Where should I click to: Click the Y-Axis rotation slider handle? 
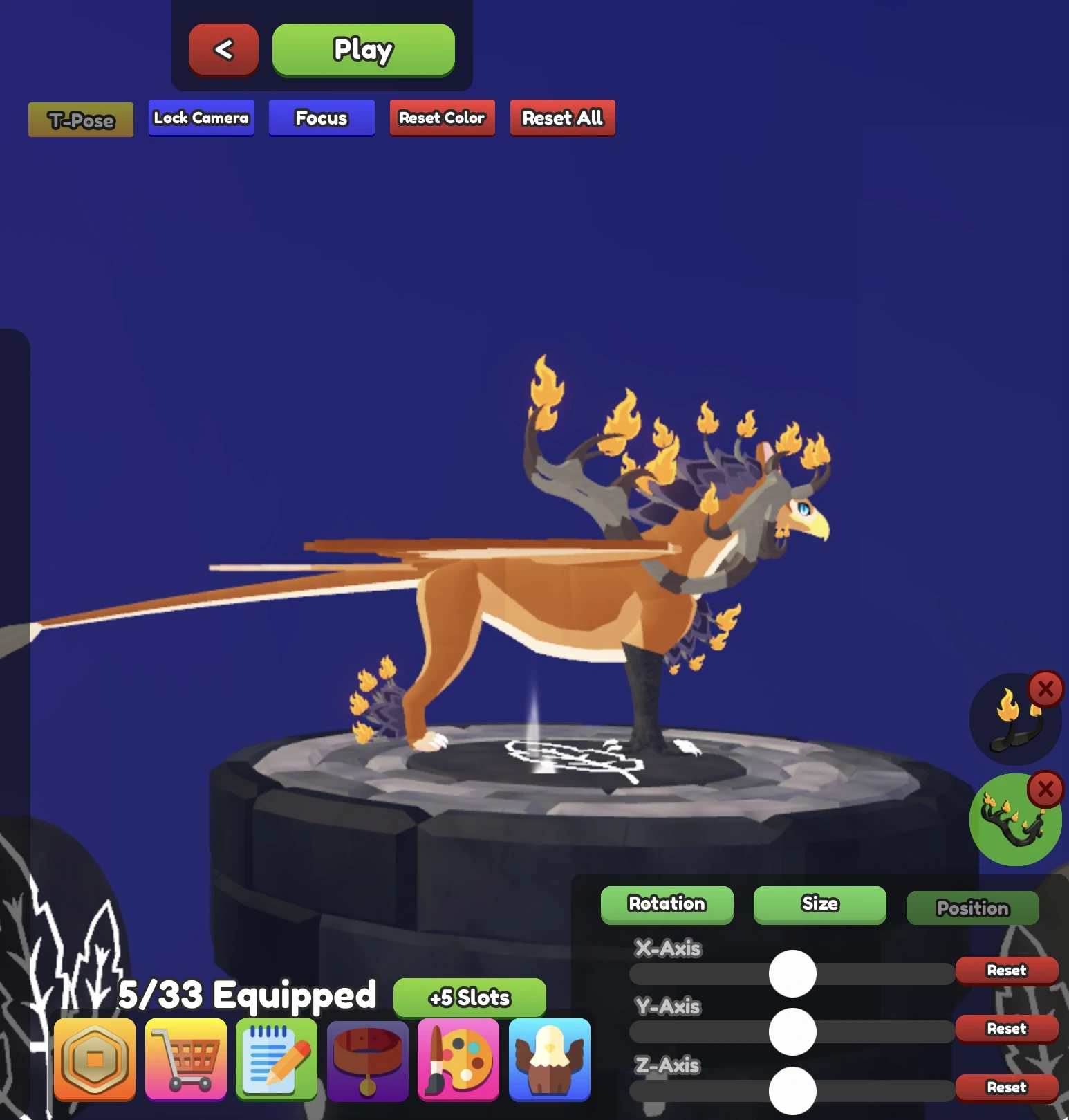[x=793, y=1031]
